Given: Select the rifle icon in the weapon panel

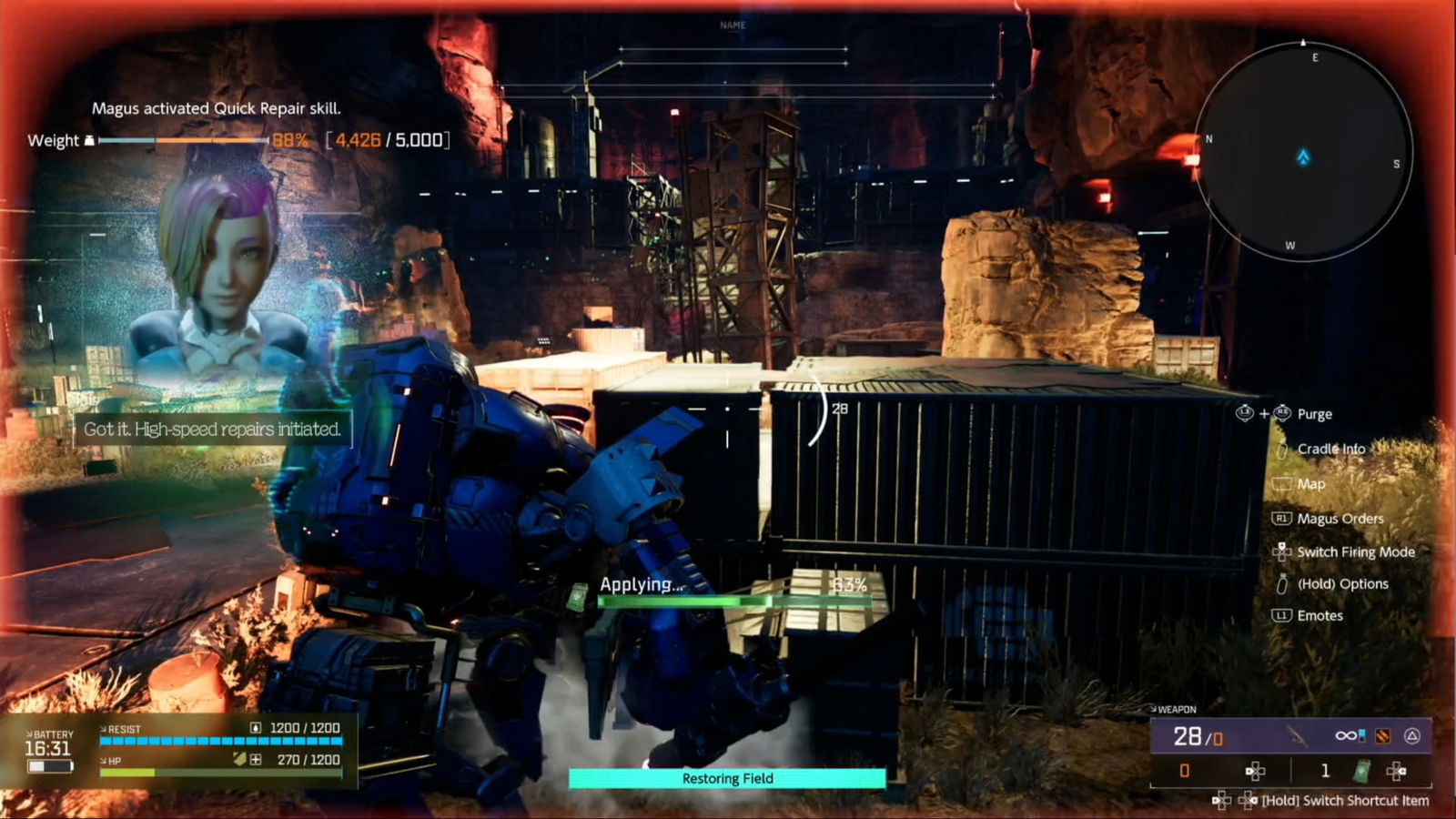Looking at the screenshot, I should pos(1297,735).
